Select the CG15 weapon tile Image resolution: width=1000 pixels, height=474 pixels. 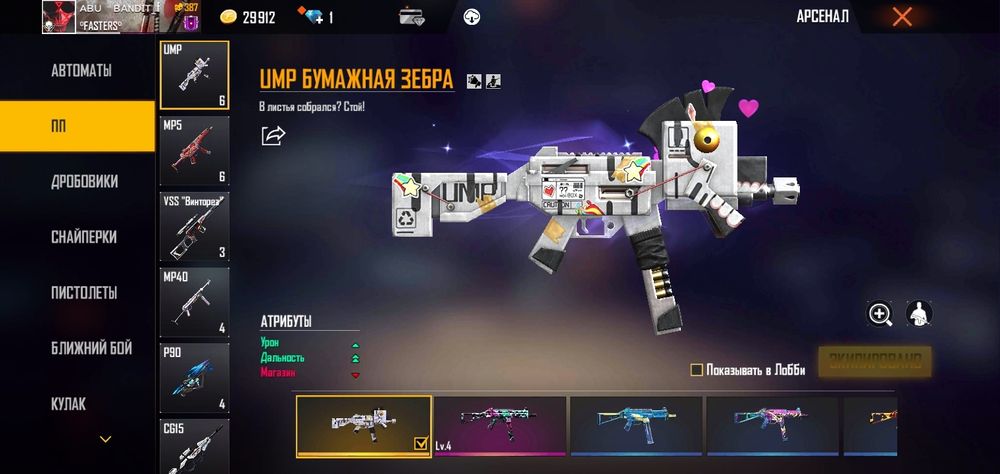(x=194, y=446)
